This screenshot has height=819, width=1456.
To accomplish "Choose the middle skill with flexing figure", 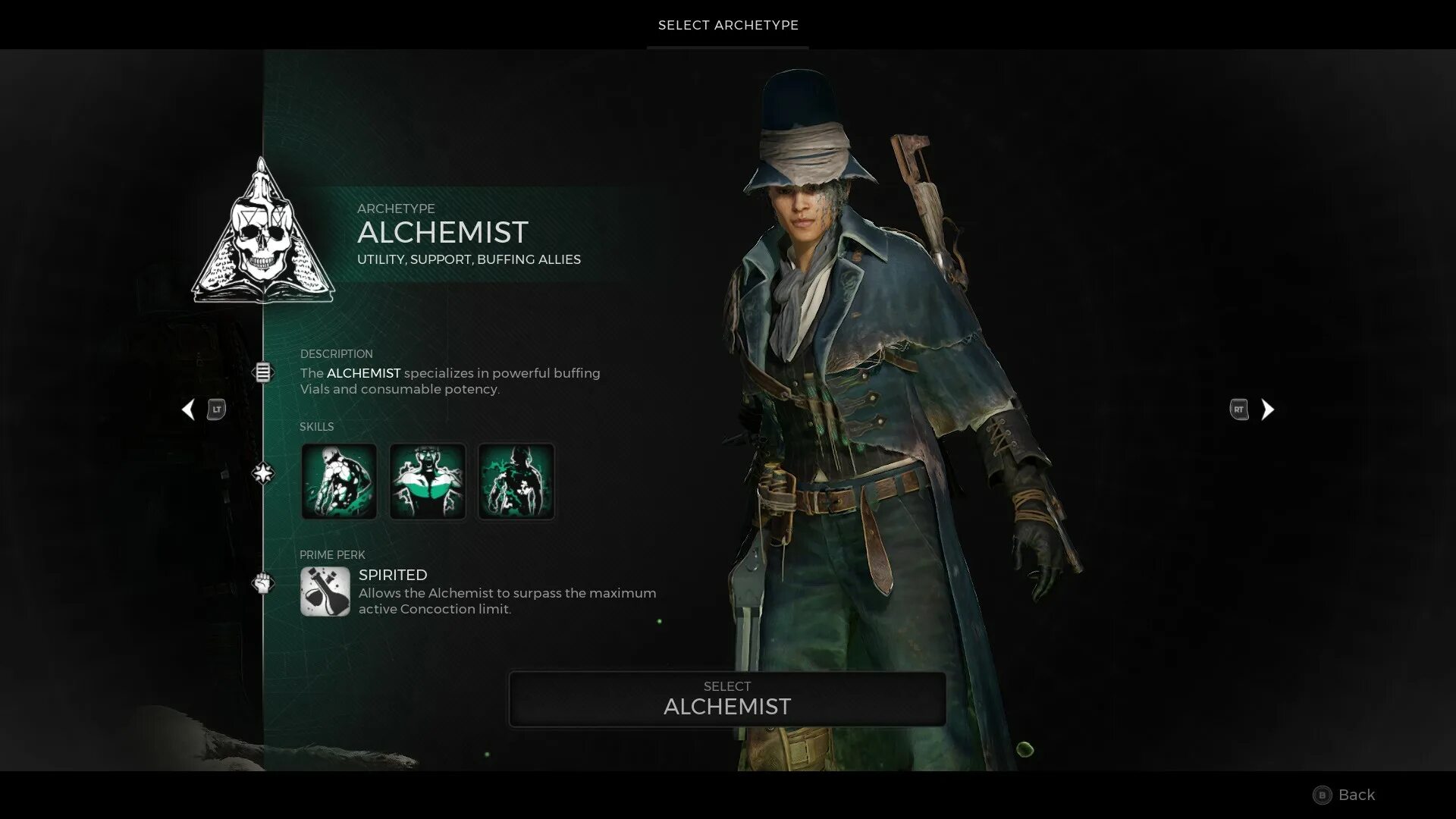I will pyautogui.click(x=428, y=482).
